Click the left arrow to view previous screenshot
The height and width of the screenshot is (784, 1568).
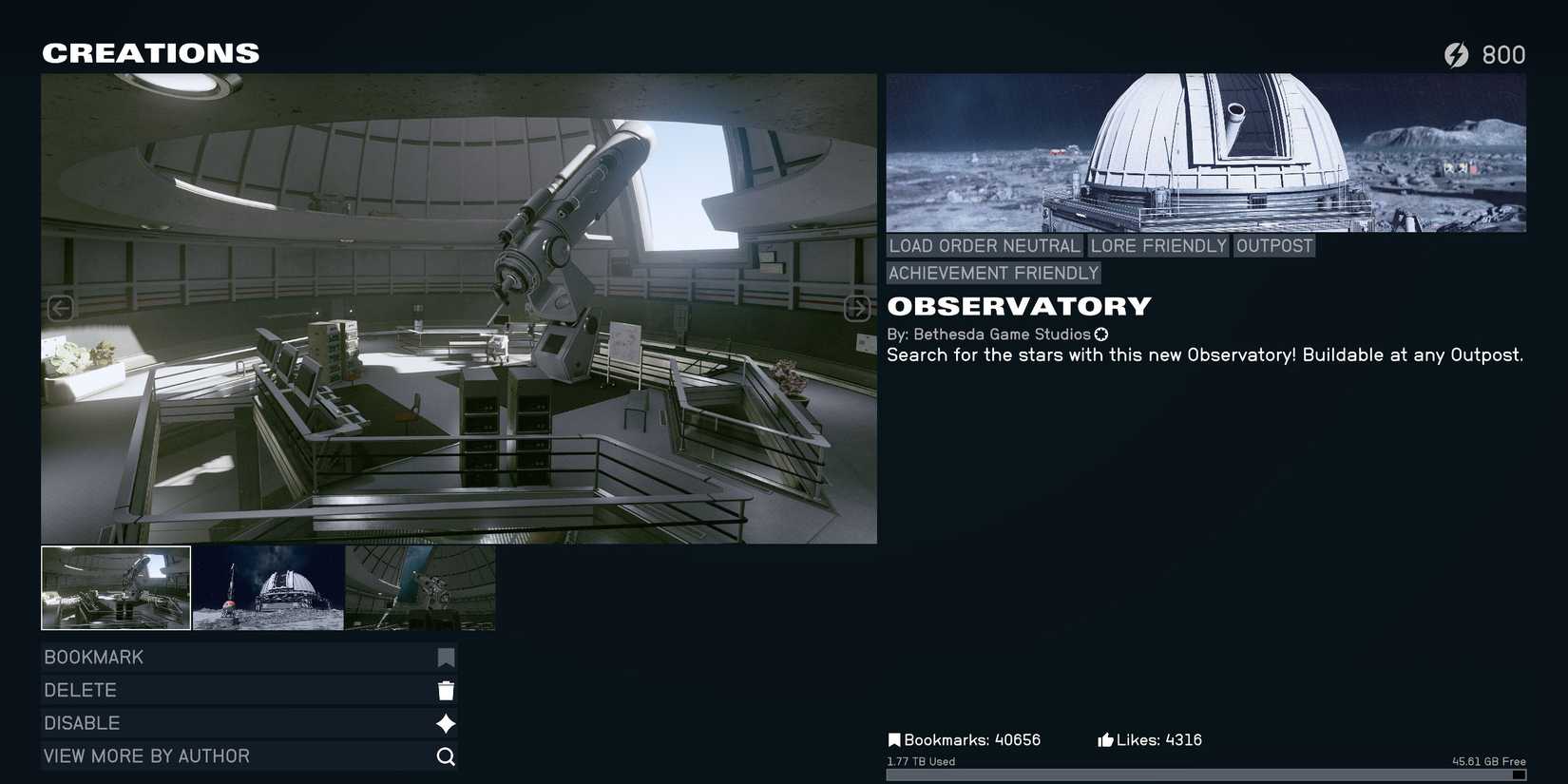click(61, 308)
